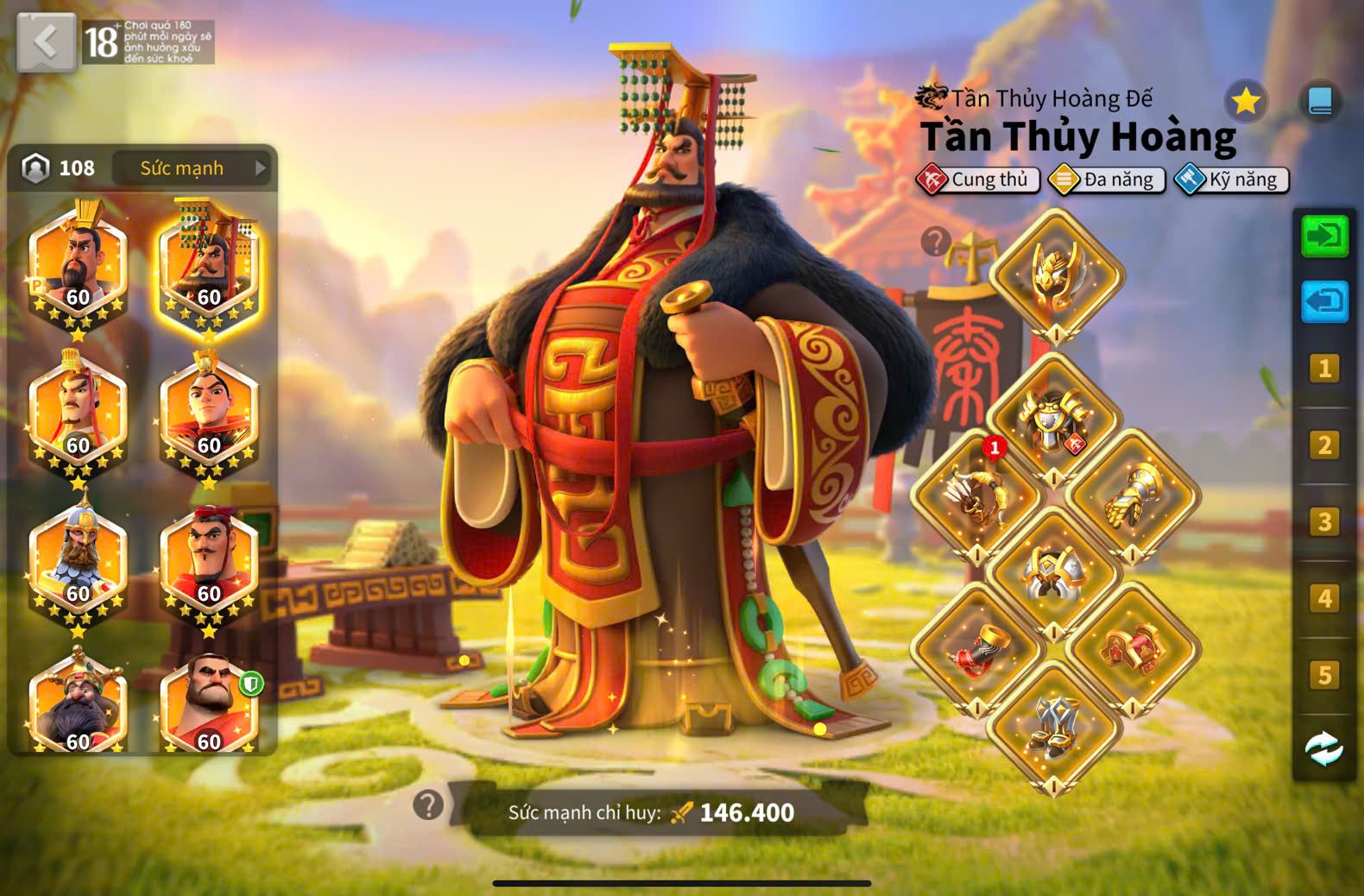
Task: Switch to equipment preset 2
Action: 1324,445
